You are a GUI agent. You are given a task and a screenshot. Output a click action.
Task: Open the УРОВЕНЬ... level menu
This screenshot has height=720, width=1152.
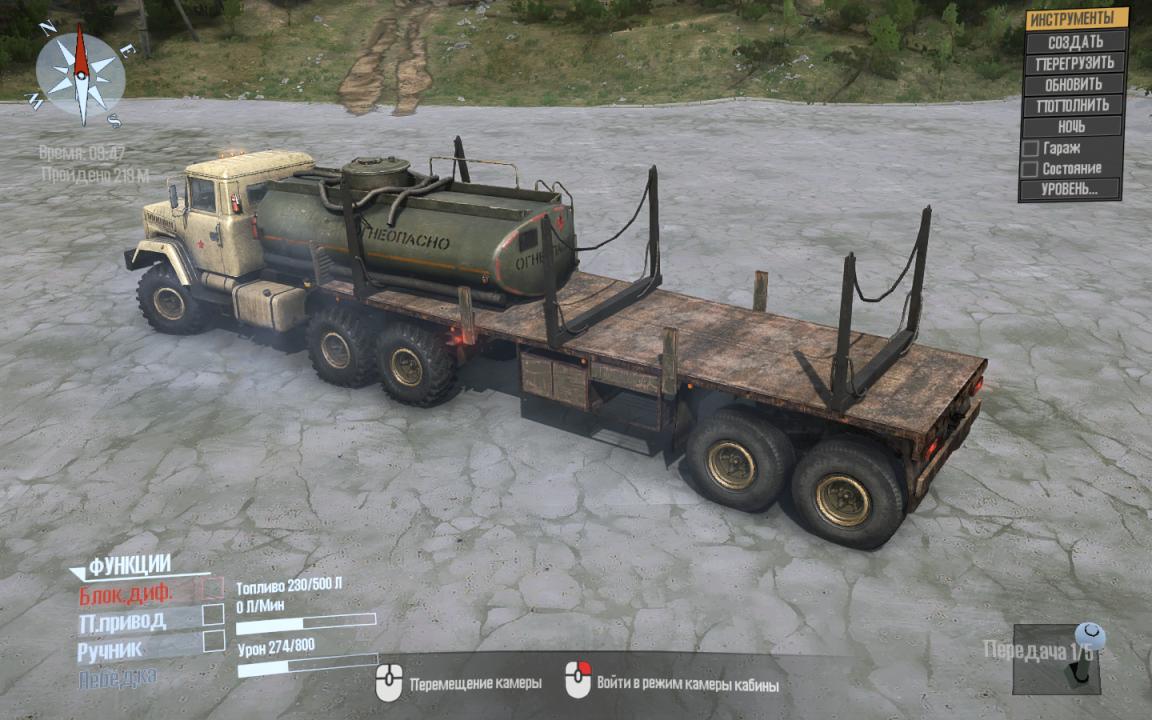tap(1071, 189)
